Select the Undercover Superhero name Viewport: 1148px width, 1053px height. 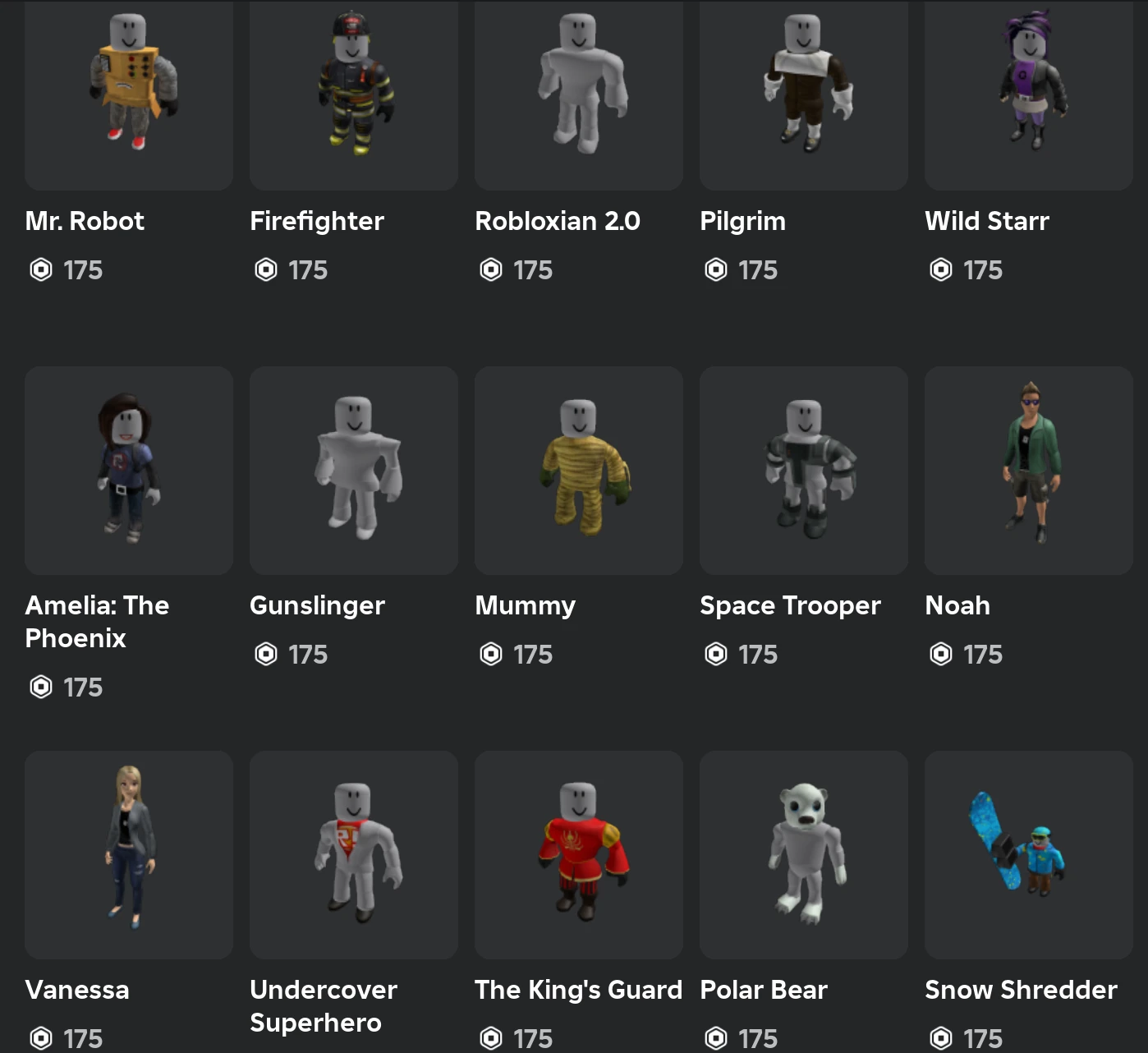click(x=323, y=1006)
